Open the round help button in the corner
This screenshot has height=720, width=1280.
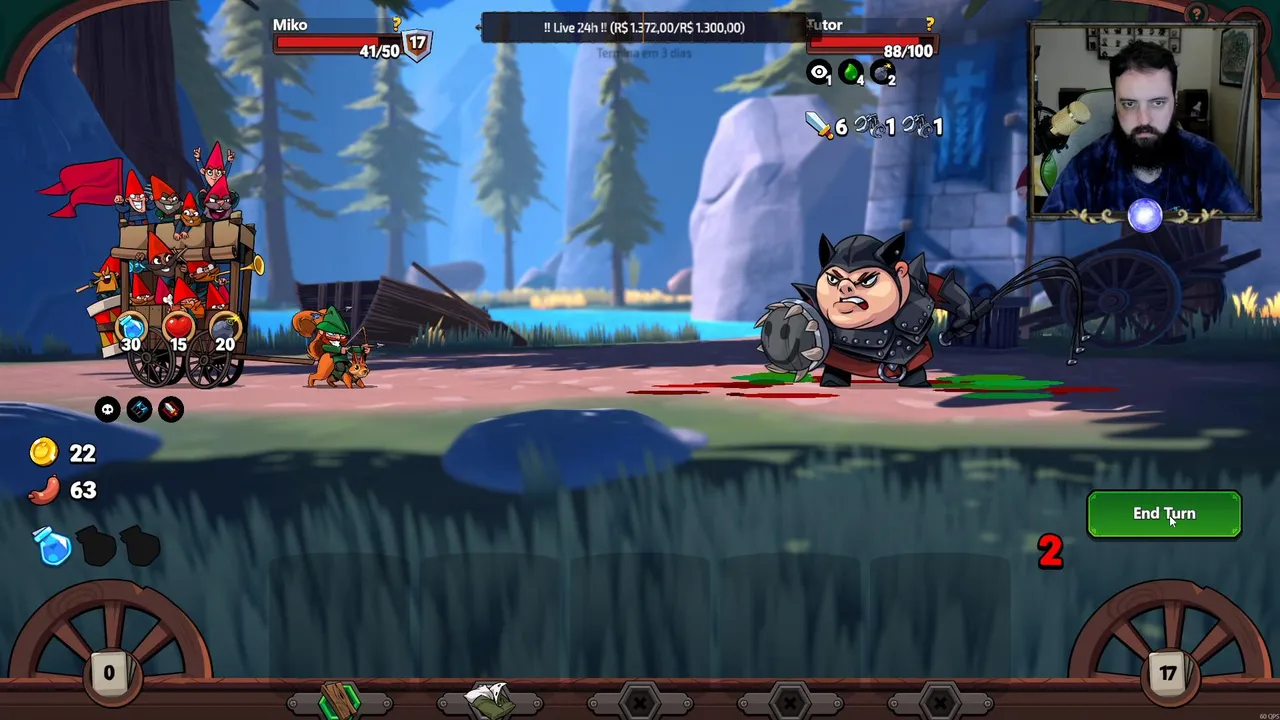click(1196, 13)
